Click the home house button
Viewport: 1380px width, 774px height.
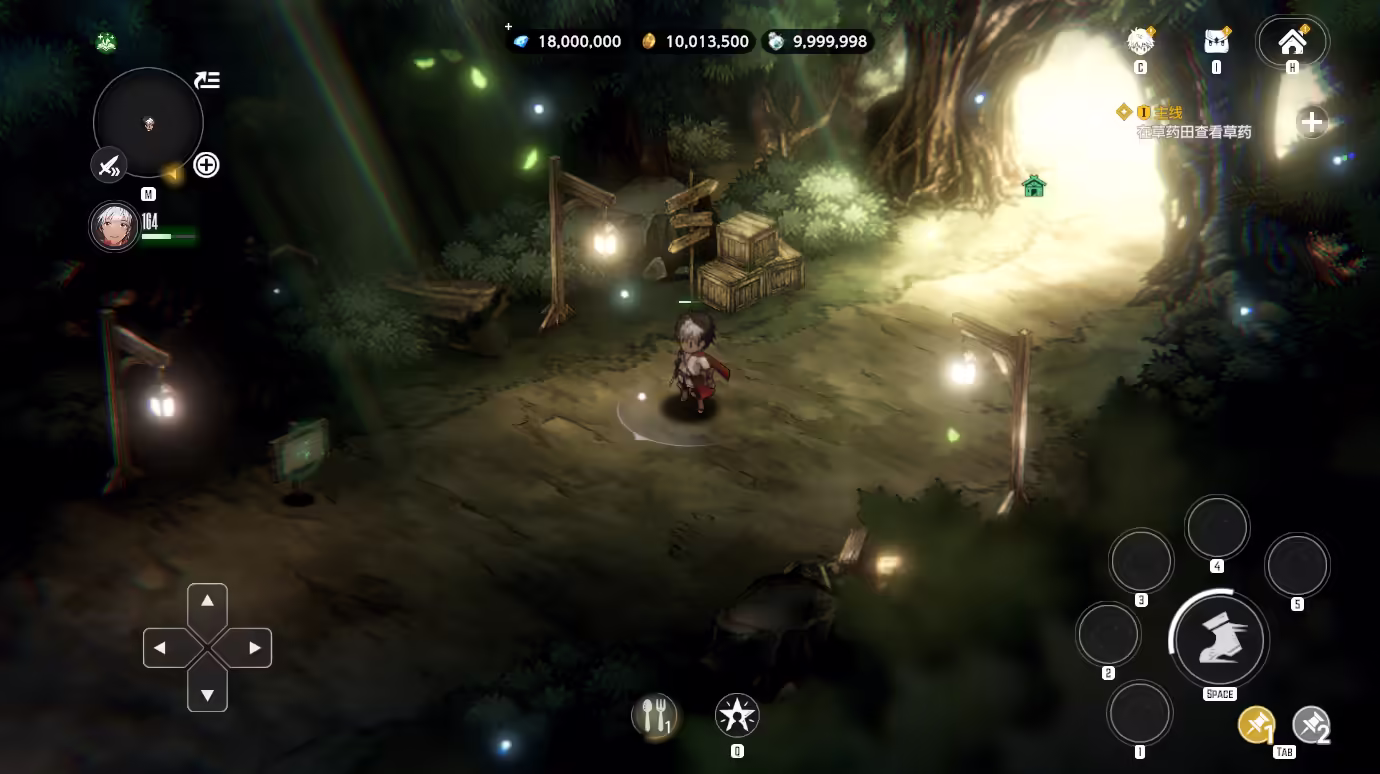(1292, 42)
